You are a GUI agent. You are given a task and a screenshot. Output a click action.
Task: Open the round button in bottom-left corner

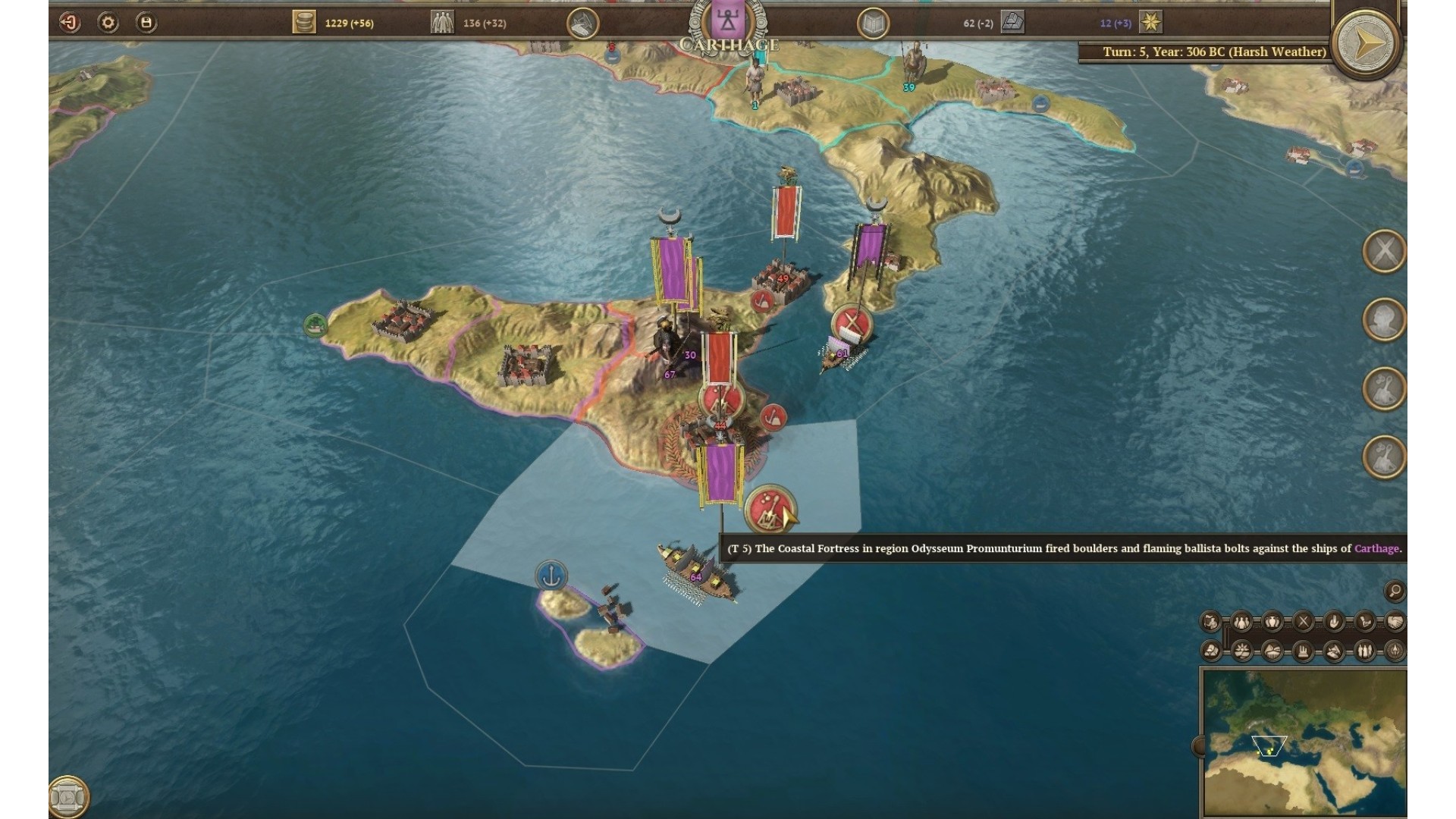(68, 797)
